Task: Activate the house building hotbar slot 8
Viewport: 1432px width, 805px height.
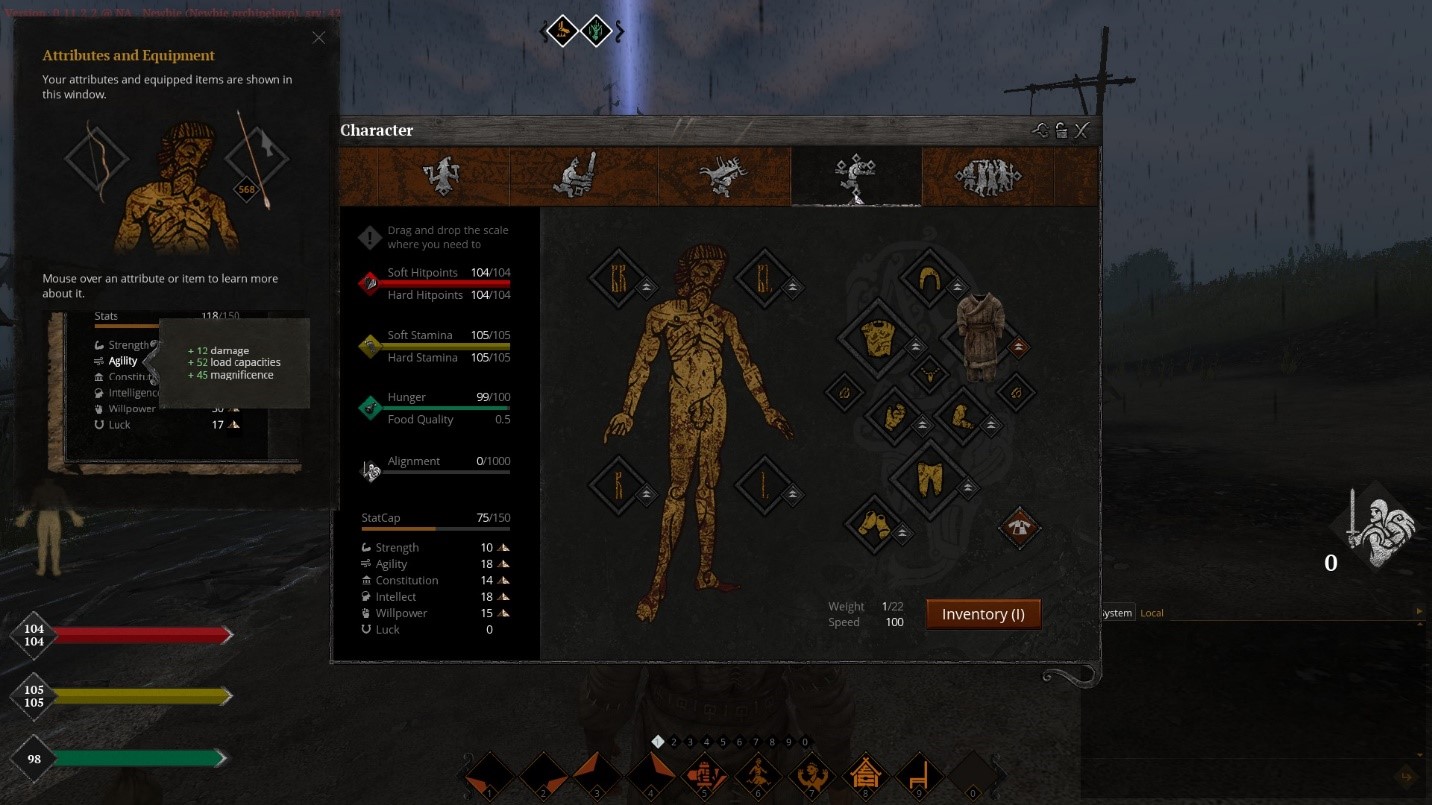Action: (x=865, y=775)
